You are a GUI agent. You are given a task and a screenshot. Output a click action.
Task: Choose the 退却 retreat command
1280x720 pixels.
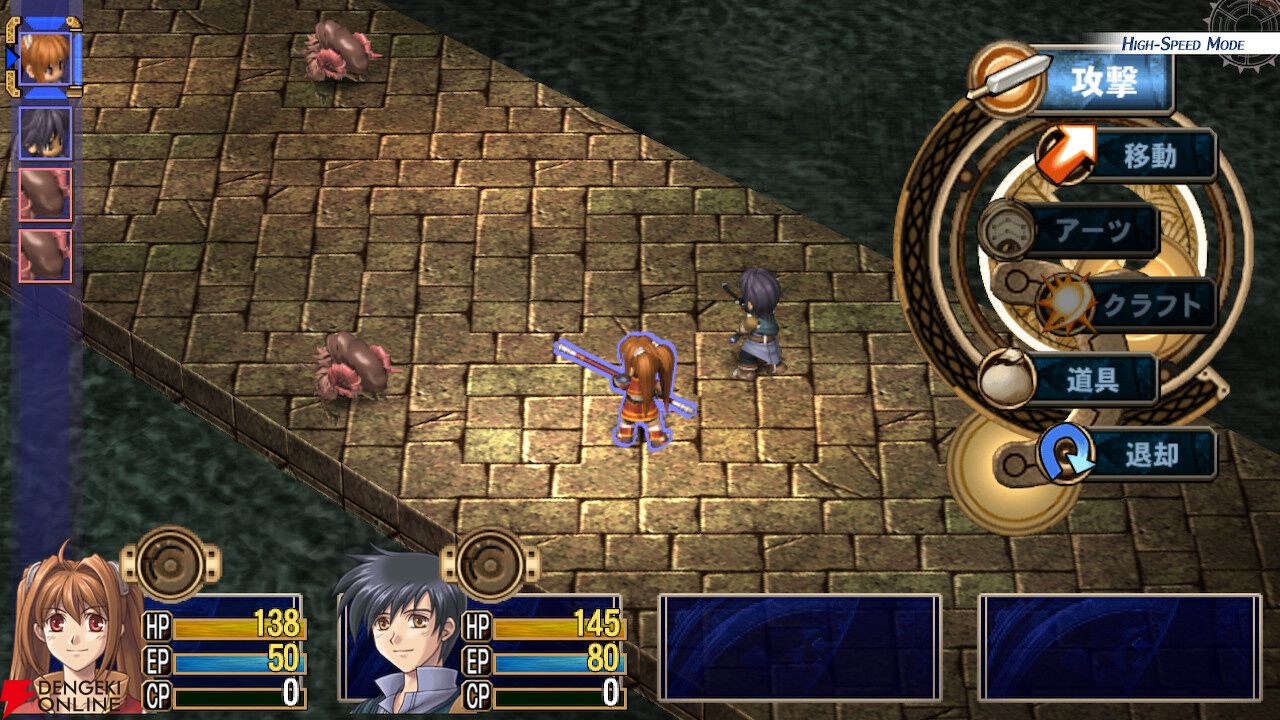tap(1148, 455)
